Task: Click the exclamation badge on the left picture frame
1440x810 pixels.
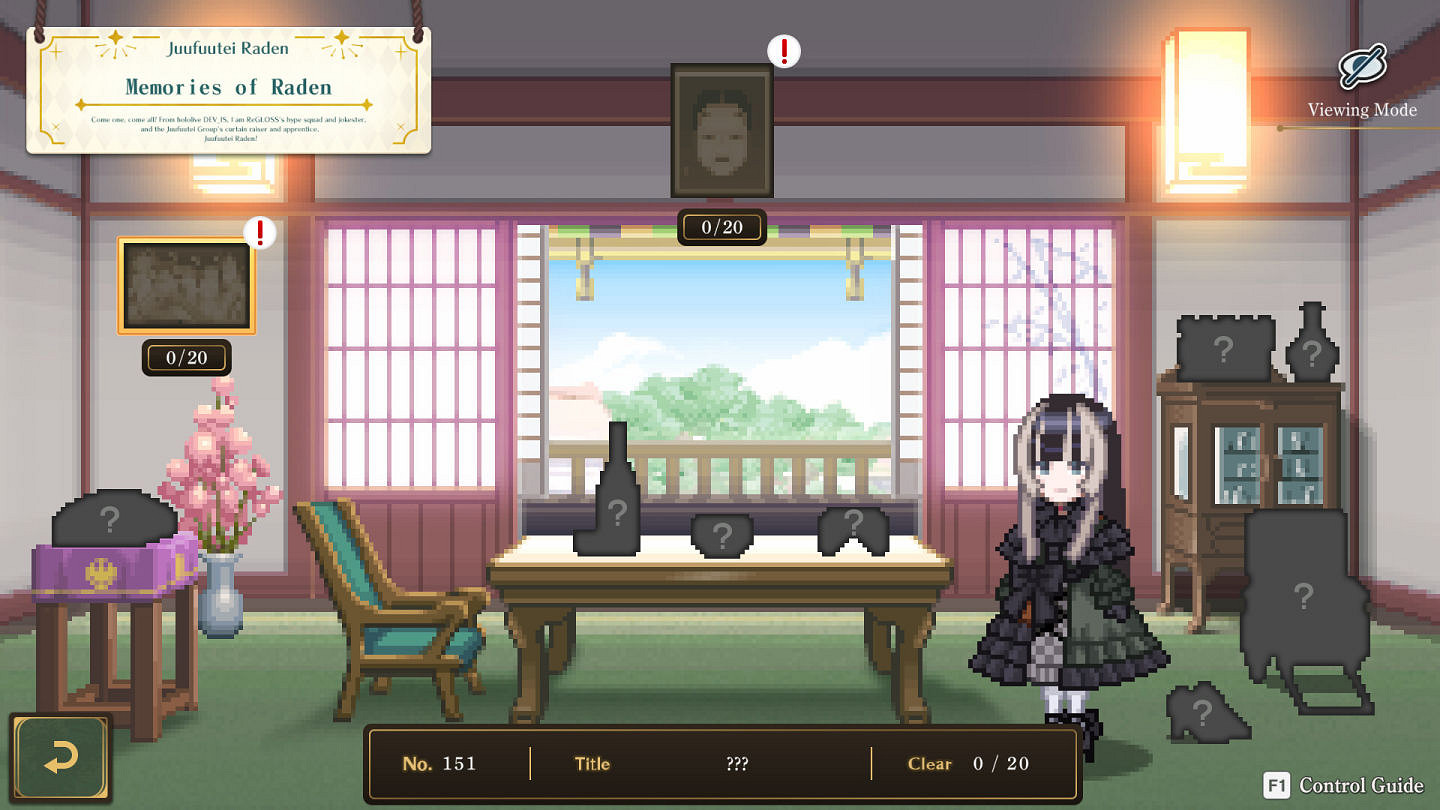Action: pyautogui.click(x=258, y=232)
